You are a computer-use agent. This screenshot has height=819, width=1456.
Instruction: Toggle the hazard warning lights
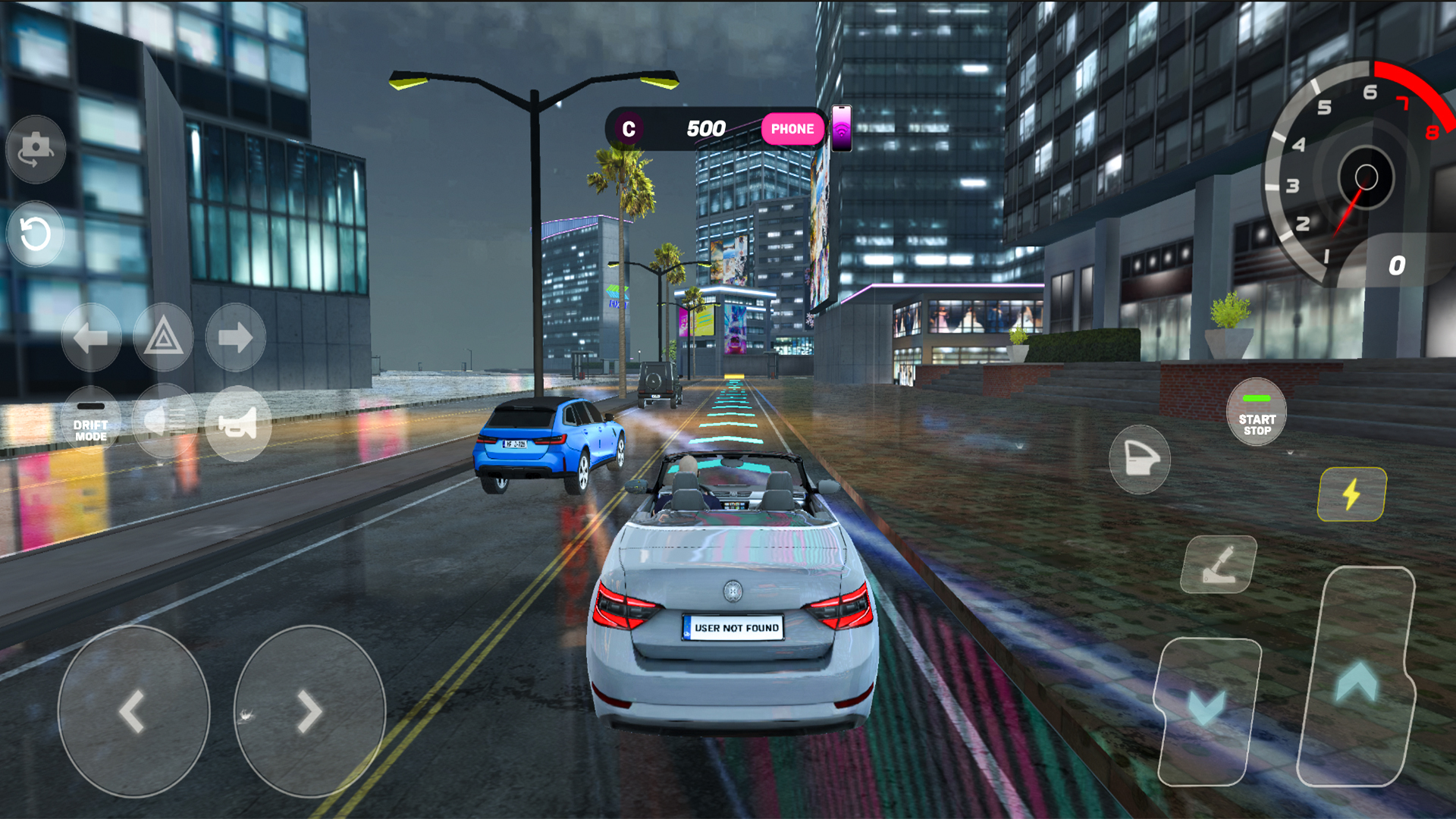(x=163, y=337)
